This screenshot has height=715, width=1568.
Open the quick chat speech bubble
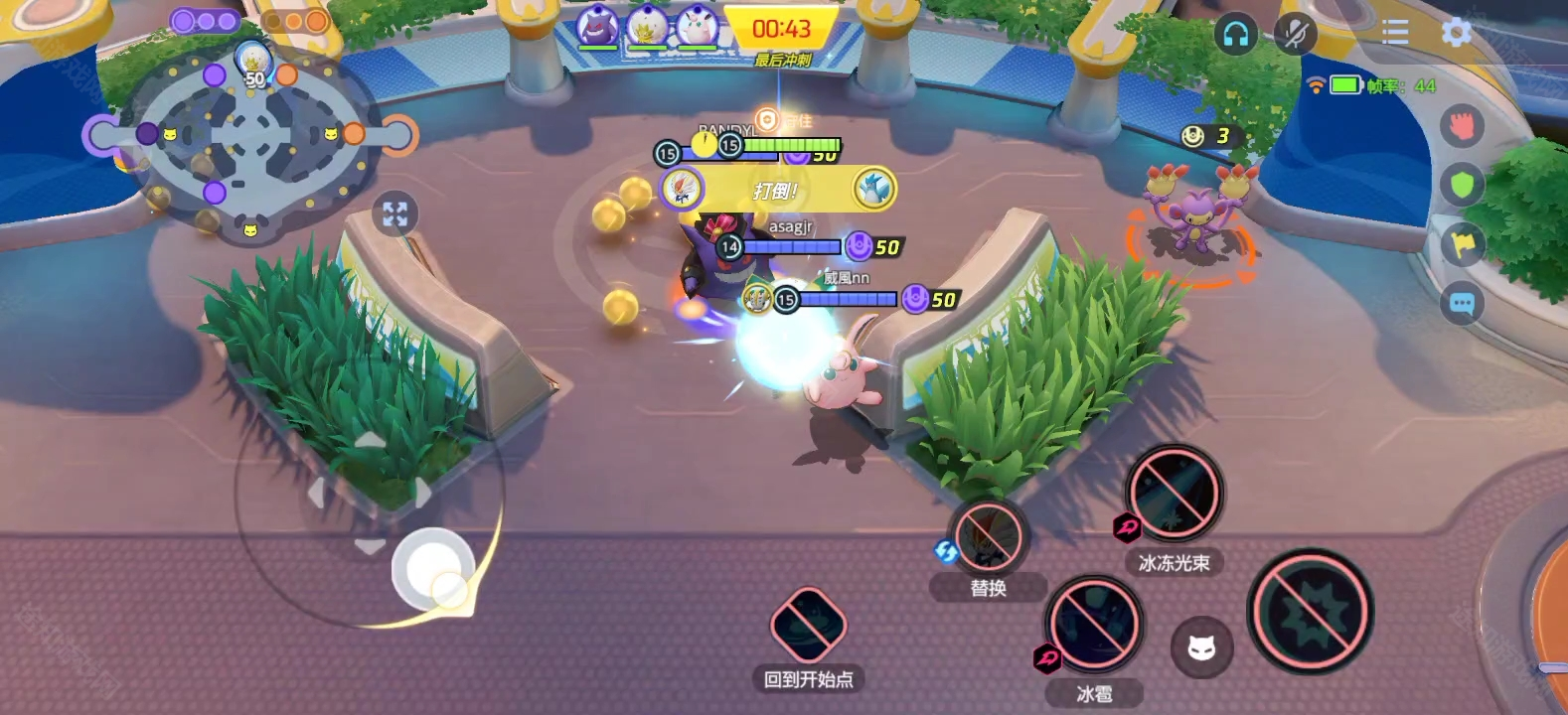point(1462,303)
